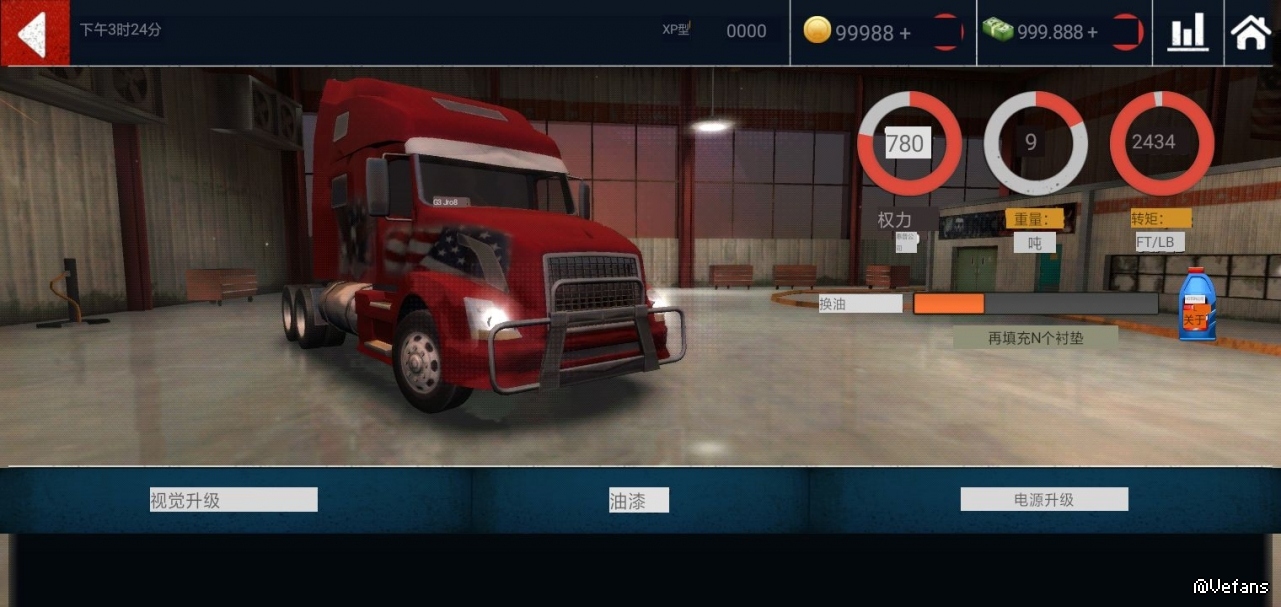
Task: Open the 油漆 paint section
Action: (638, 500)
